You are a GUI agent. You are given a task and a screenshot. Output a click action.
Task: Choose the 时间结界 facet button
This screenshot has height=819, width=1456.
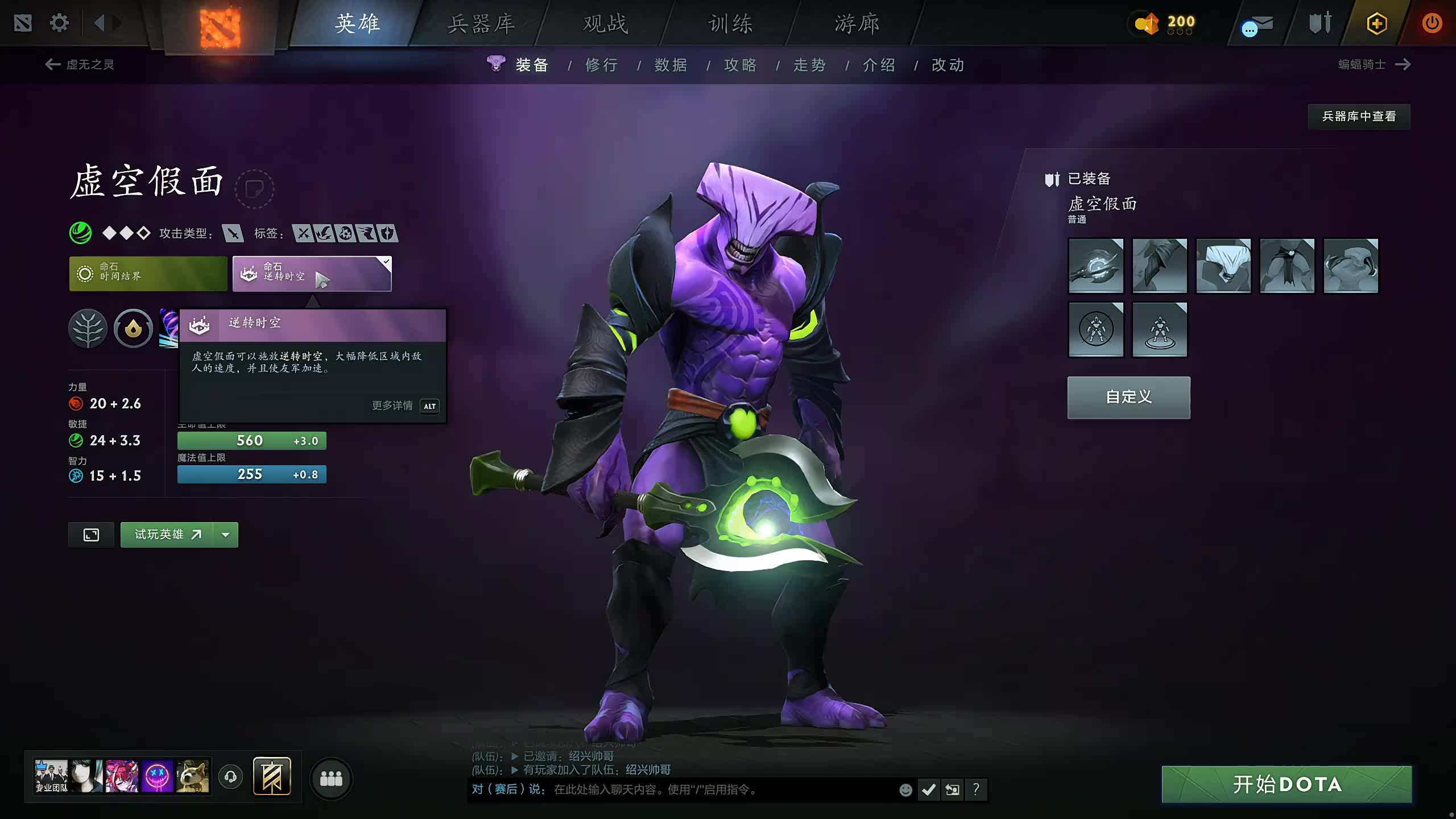click(148, 274)
